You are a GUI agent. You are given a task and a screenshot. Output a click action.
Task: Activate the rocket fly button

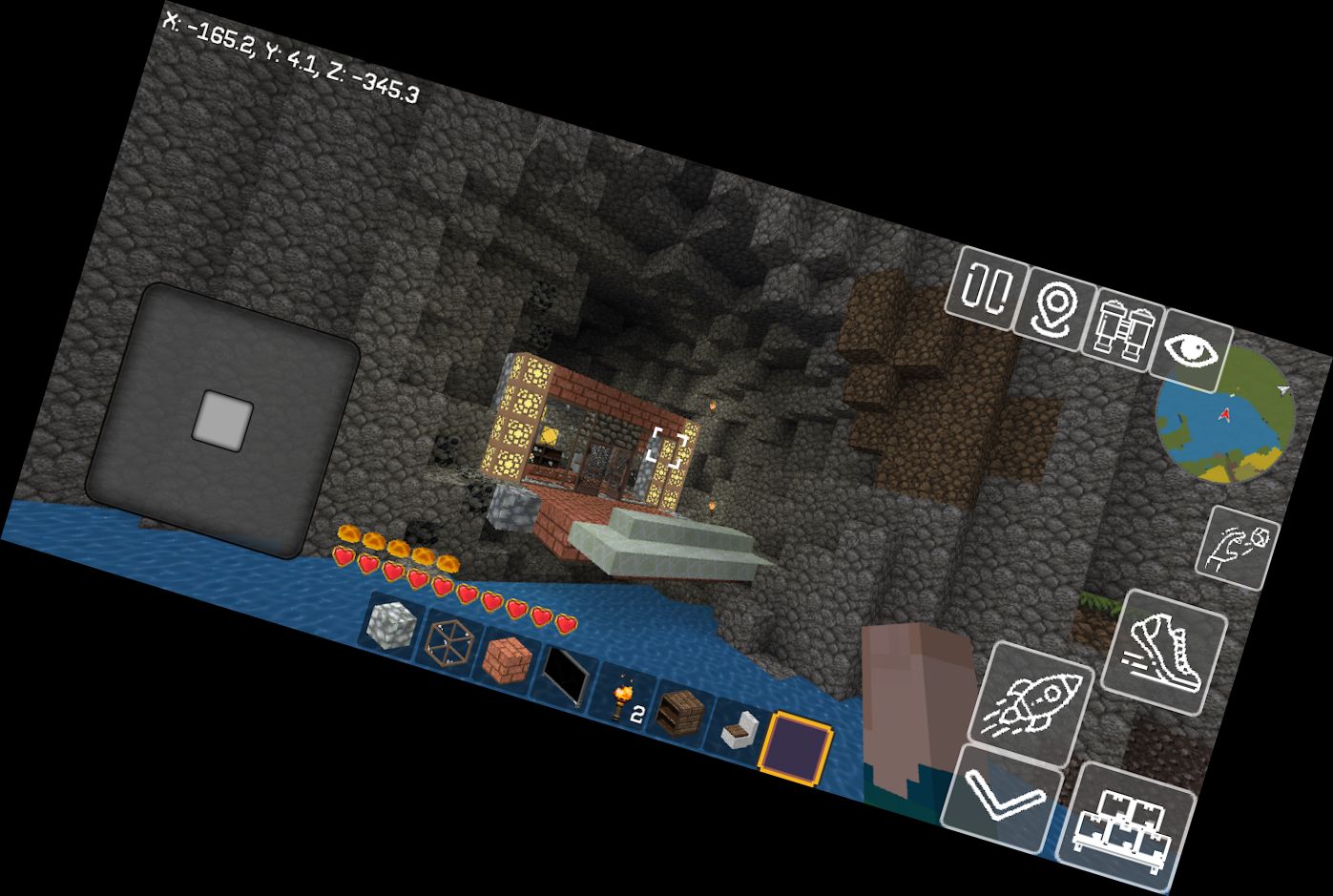[x=1031, y=704]
